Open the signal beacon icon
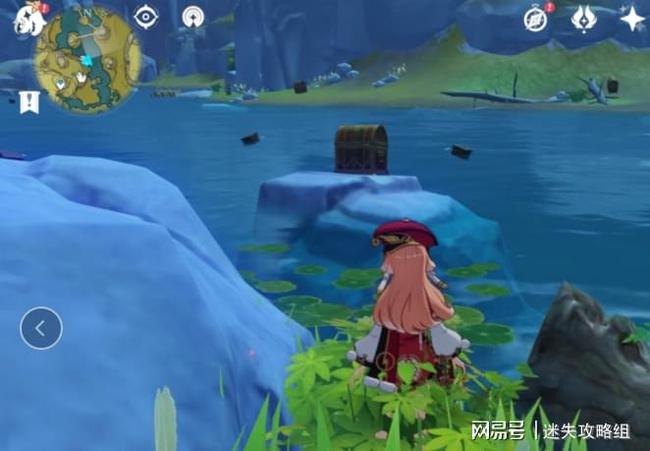Image resolution: width=650 pixels, height=451 pixels. (x=193, y=17)
